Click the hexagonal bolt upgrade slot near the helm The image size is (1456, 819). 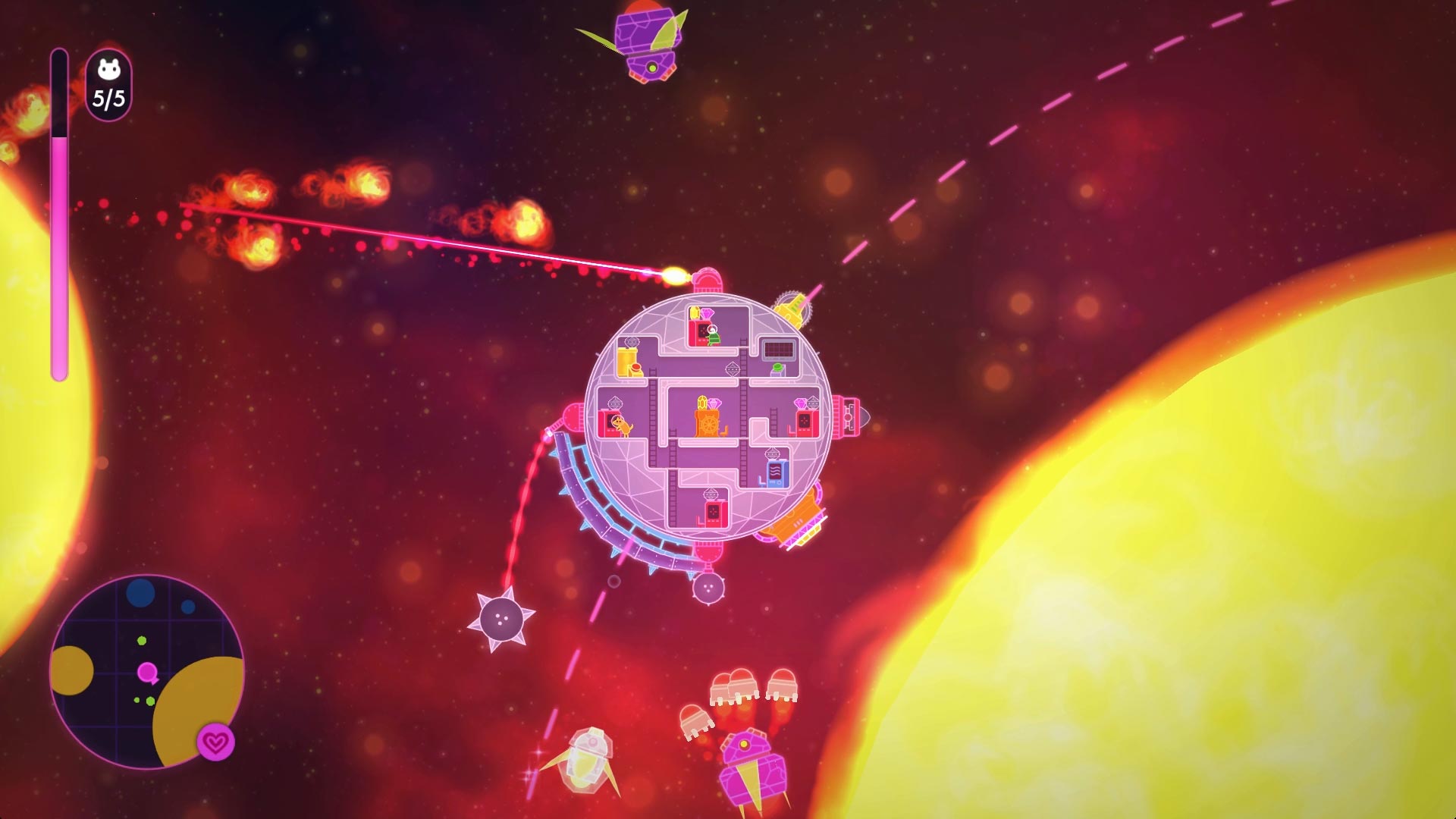733,369
